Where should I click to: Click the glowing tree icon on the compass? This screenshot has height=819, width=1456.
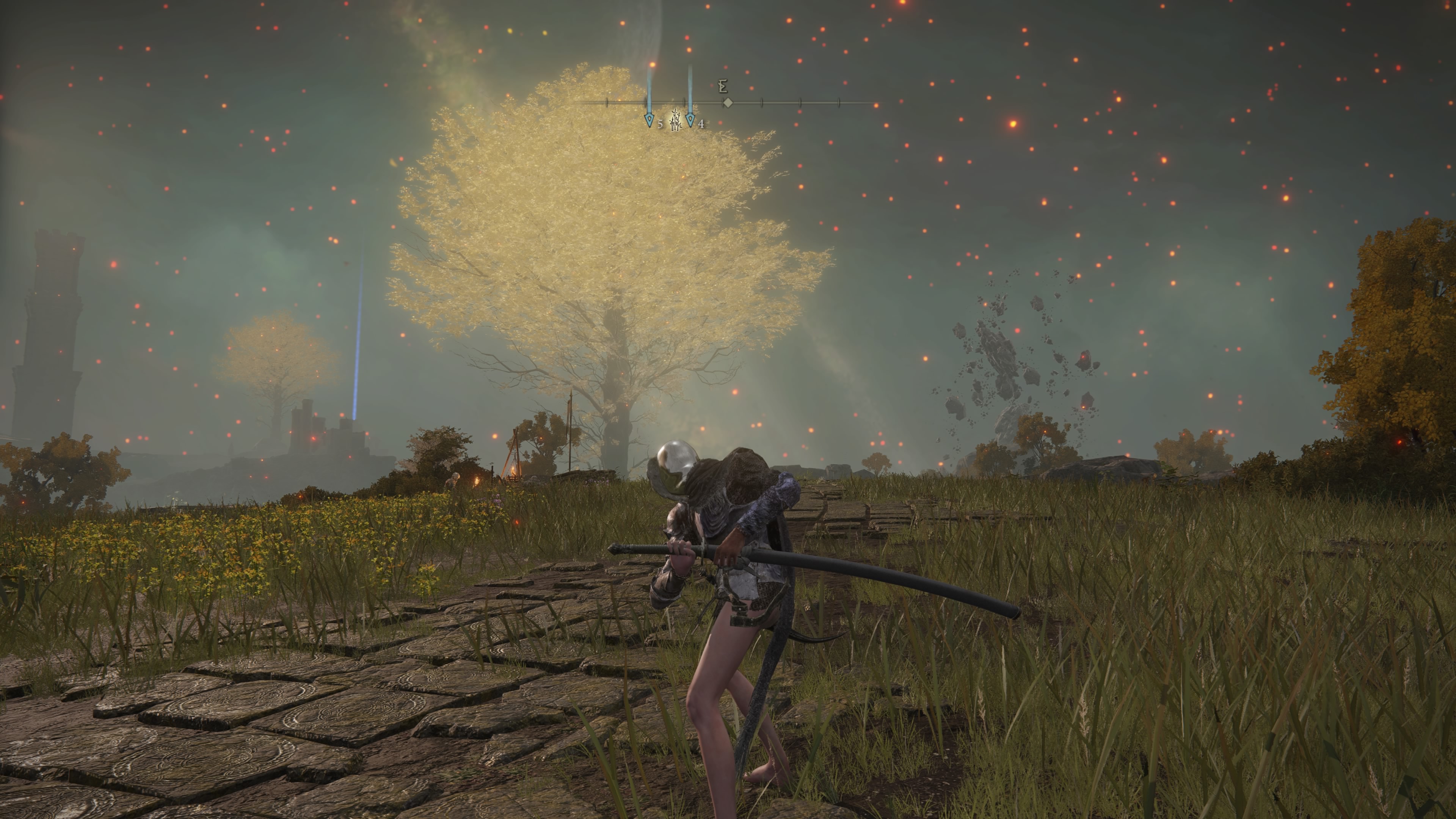675,120
